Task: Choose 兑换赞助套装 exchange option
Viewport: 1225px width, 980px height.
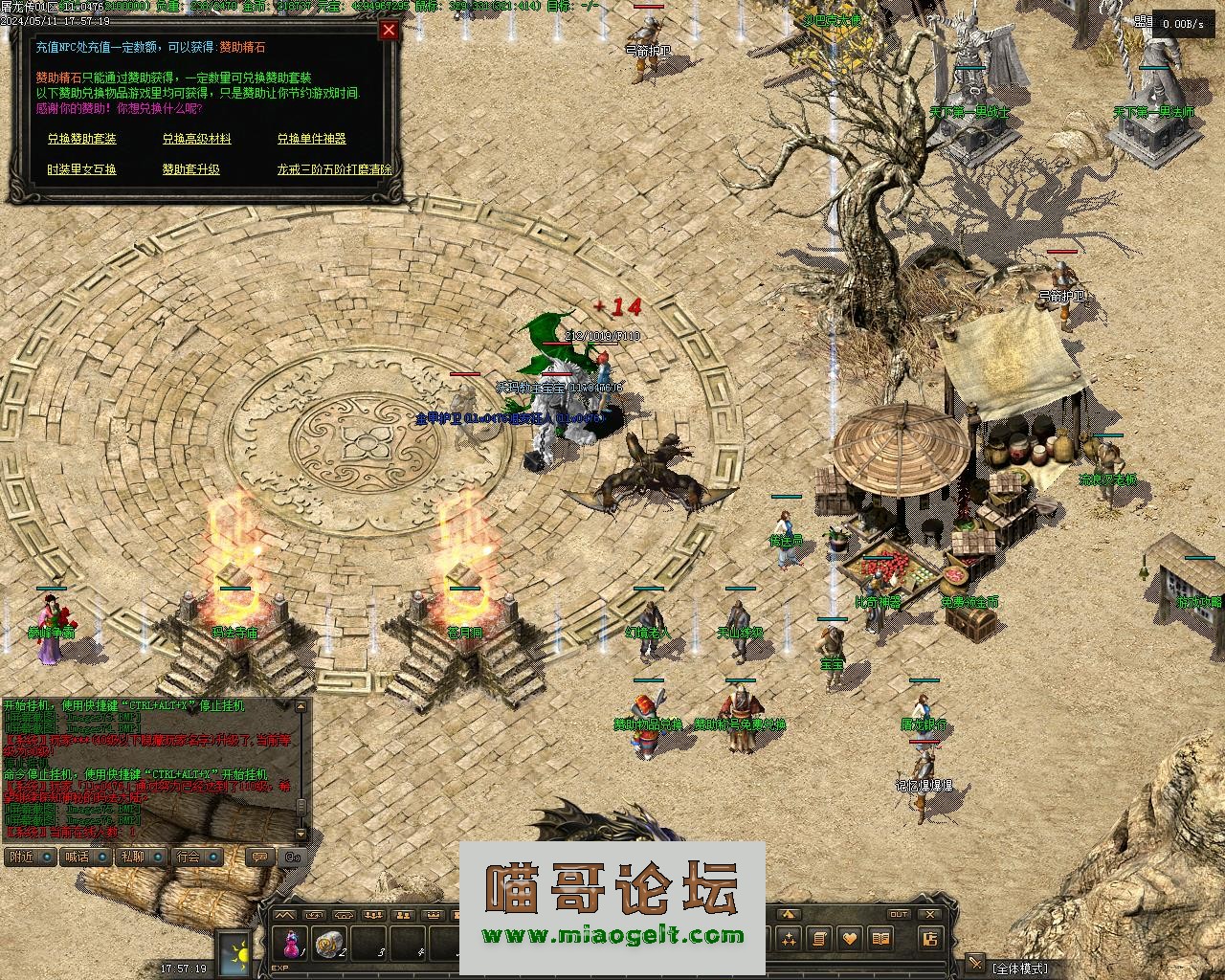Action: pyautogui.click(x=82, y=139)
